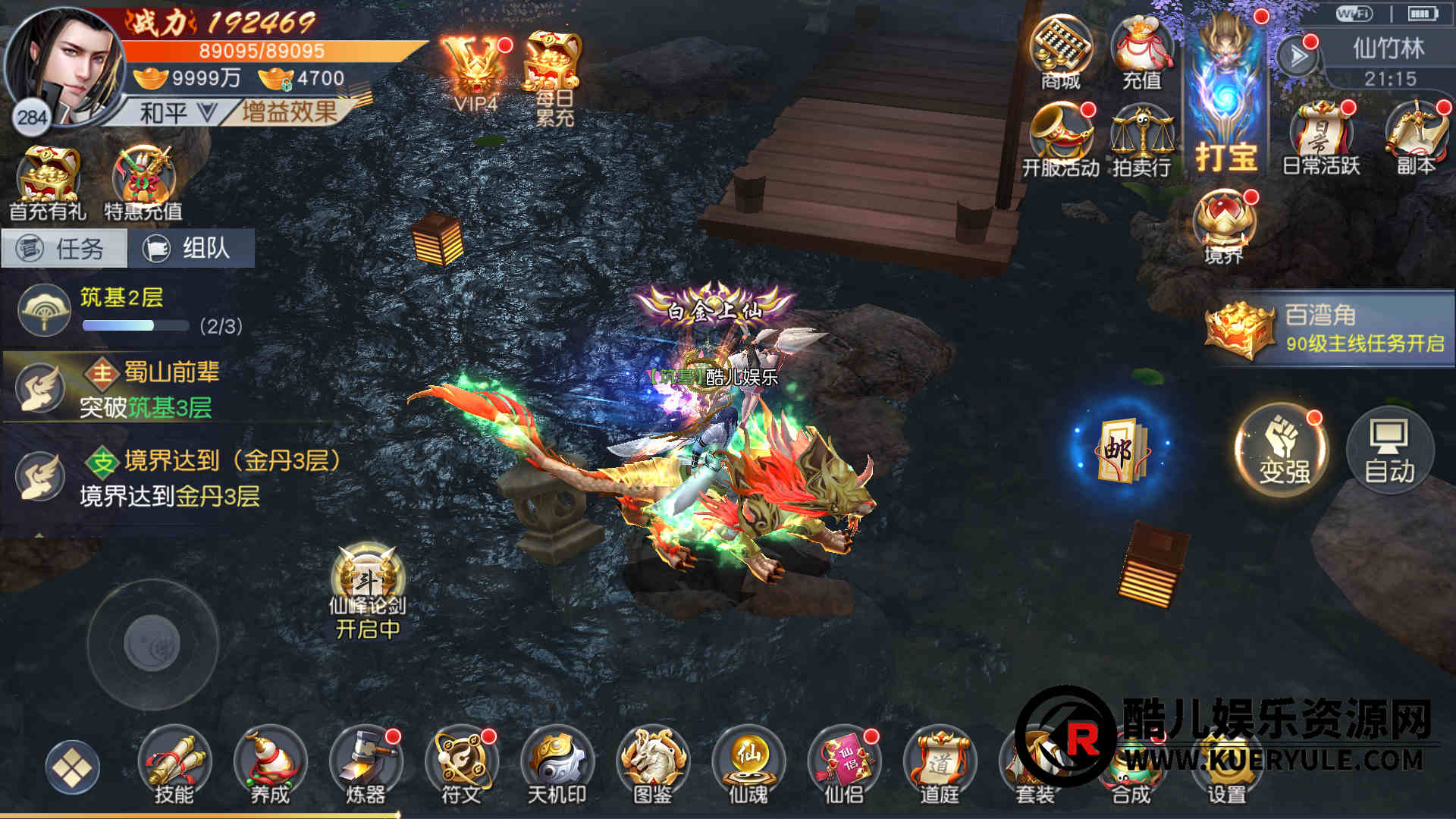Show the 增益效果 buff effects
1456x819 pixels.
(290, 112)
